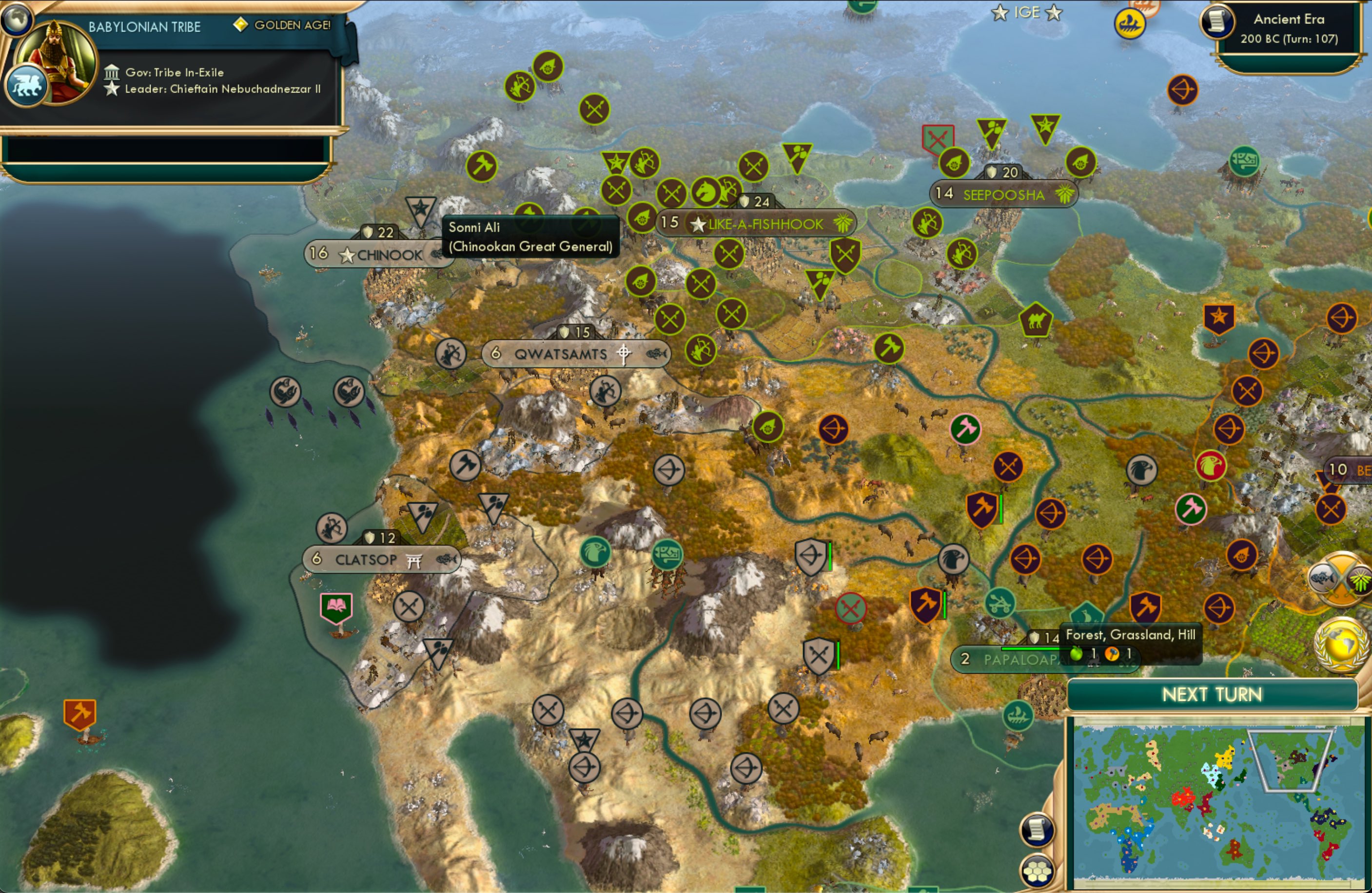1372x893 pixels.
Task: Expand the Seepoosha city banner
Action: (x=1003, y=195)
